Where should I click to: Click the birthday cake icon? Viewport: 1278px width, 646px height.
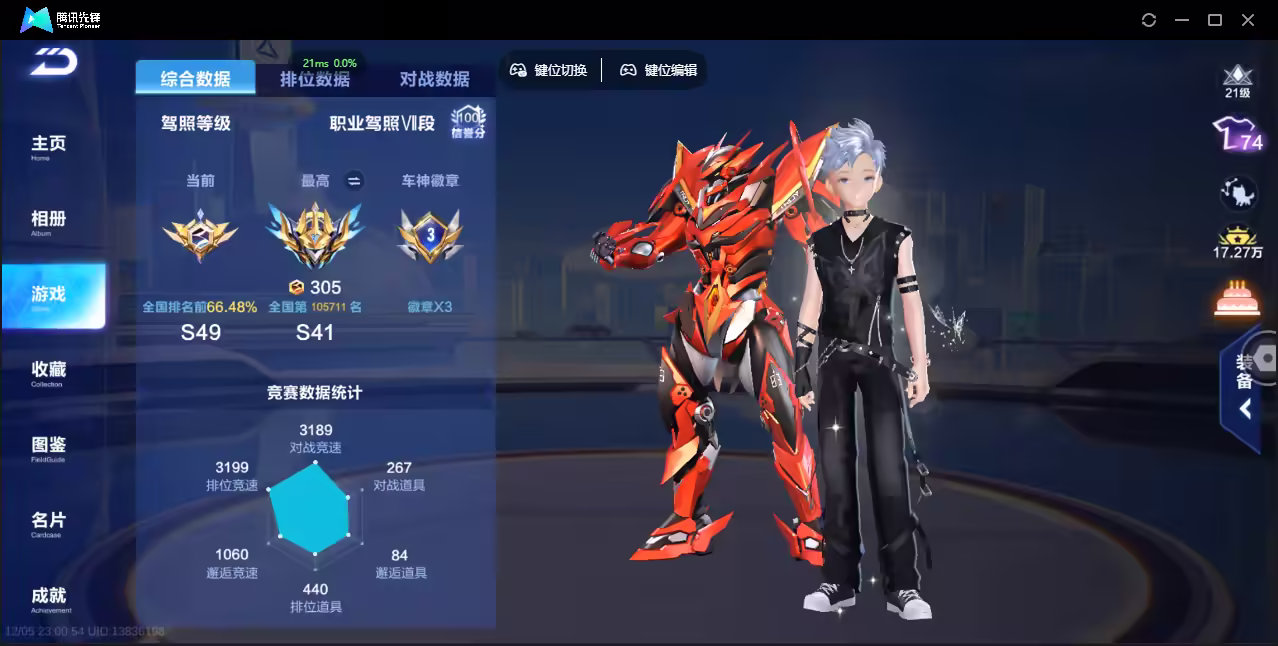[1237, 298]
